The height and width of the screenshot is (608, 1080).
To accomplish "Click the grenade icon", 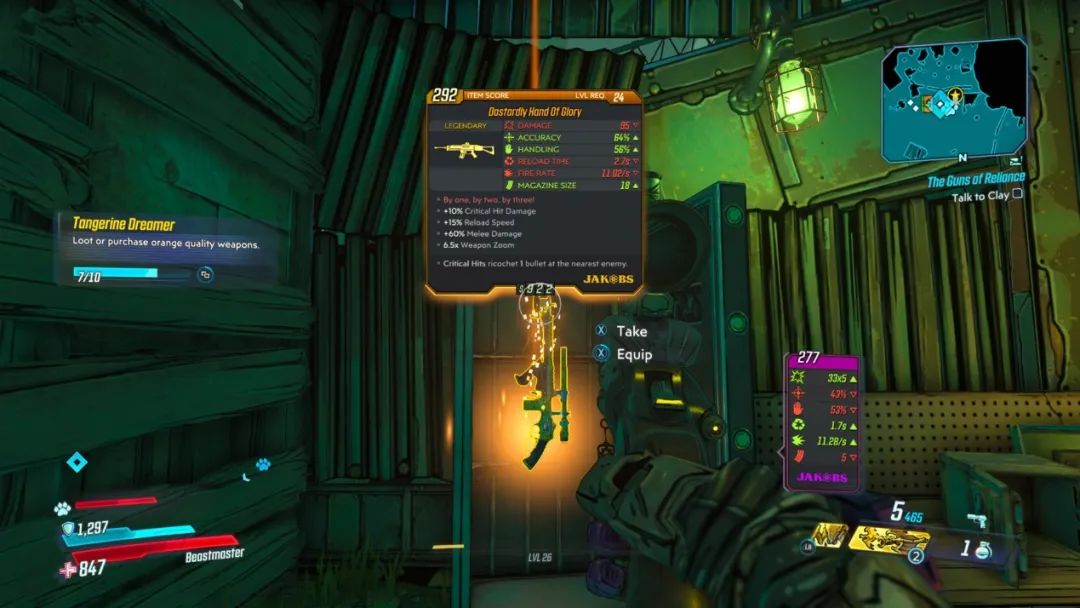I will tap(982, 550).
